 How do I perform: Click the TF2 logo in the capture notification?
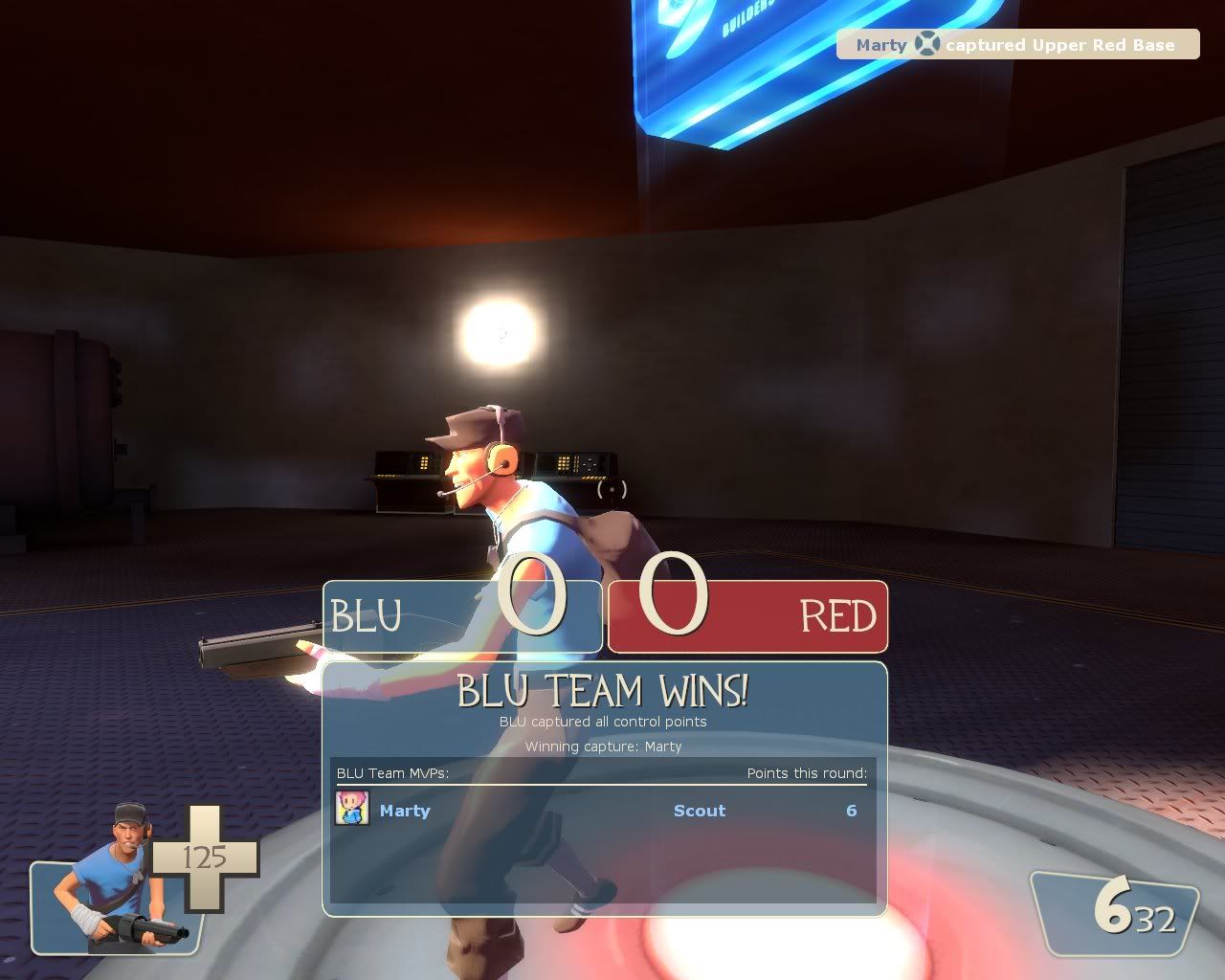[925, 44]
